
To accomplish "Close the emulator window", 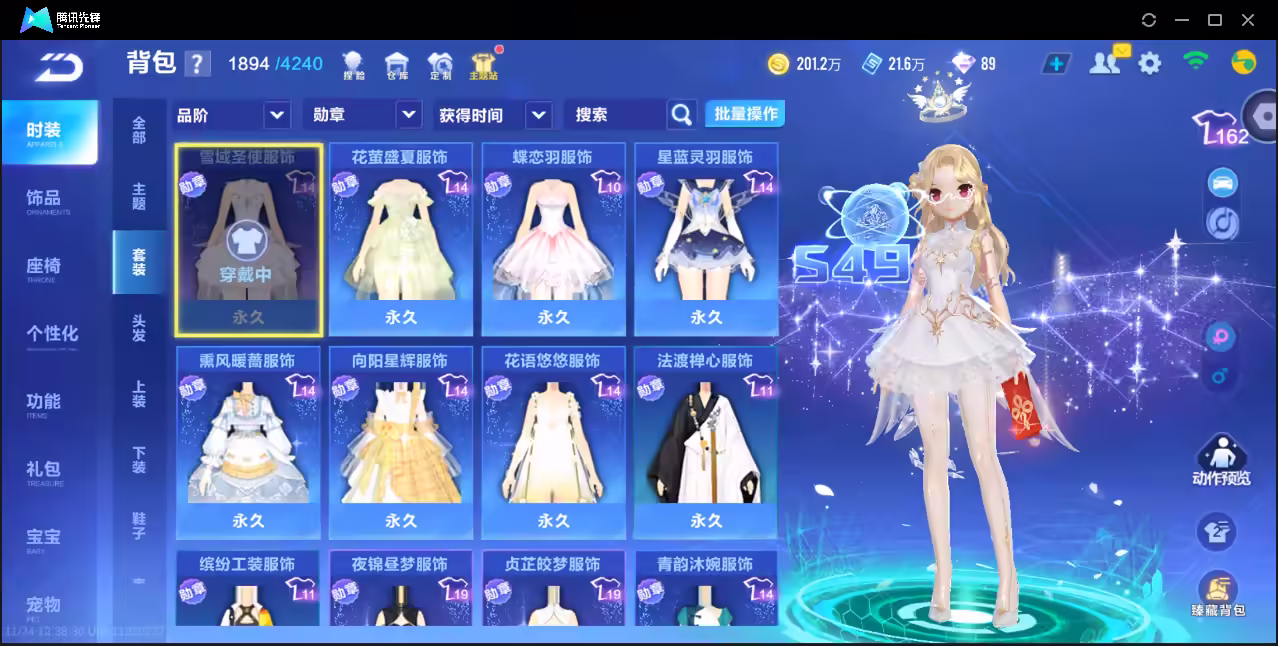I will click(1248, 20).
